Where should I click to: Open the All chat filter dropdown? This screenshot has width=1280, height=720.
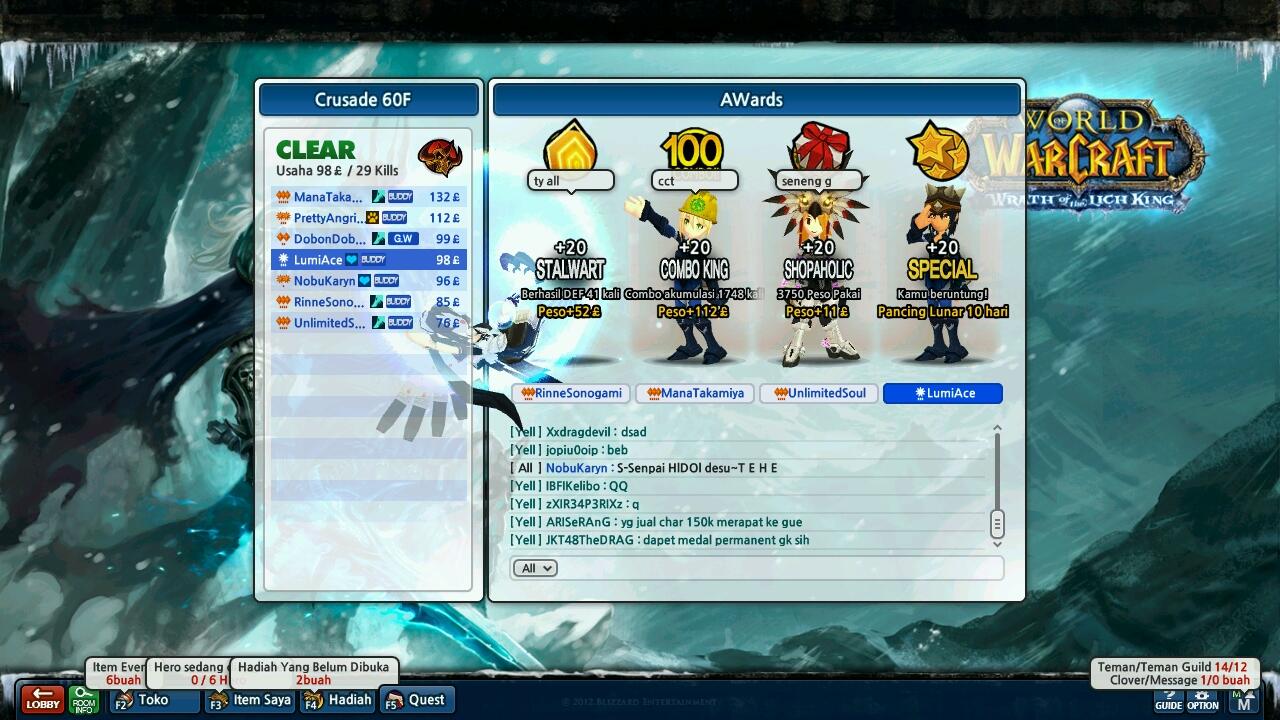pyautogui.click(x=535, y=568)
